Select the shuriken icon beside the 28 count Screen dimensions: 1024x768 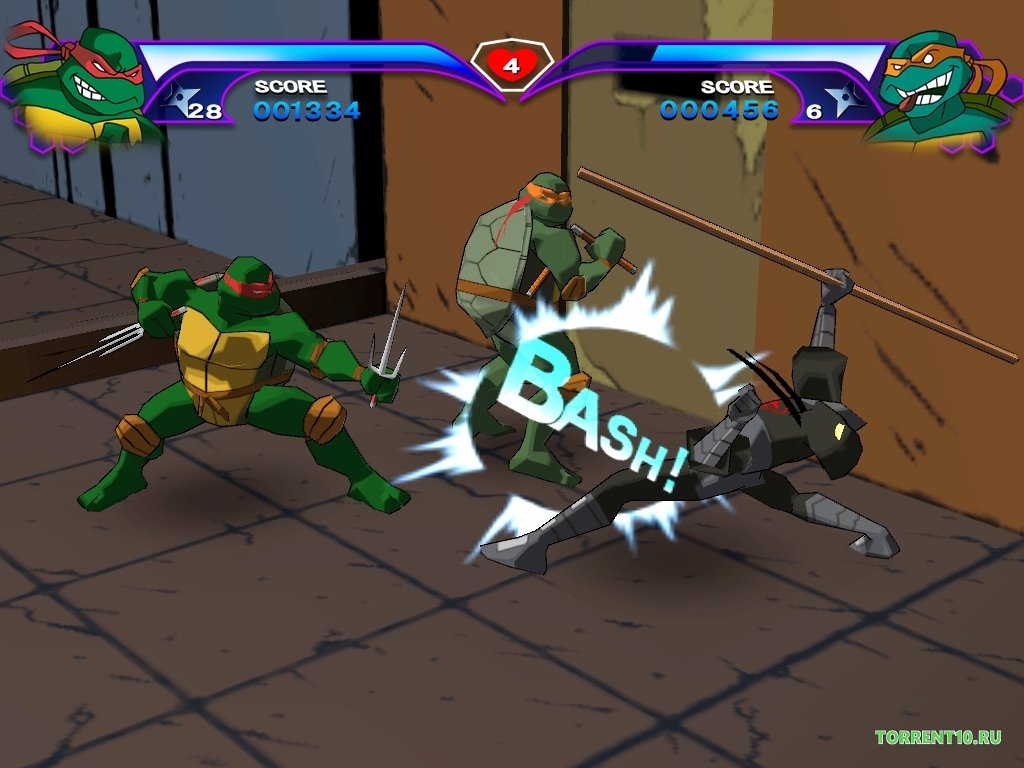coord(178,101)
